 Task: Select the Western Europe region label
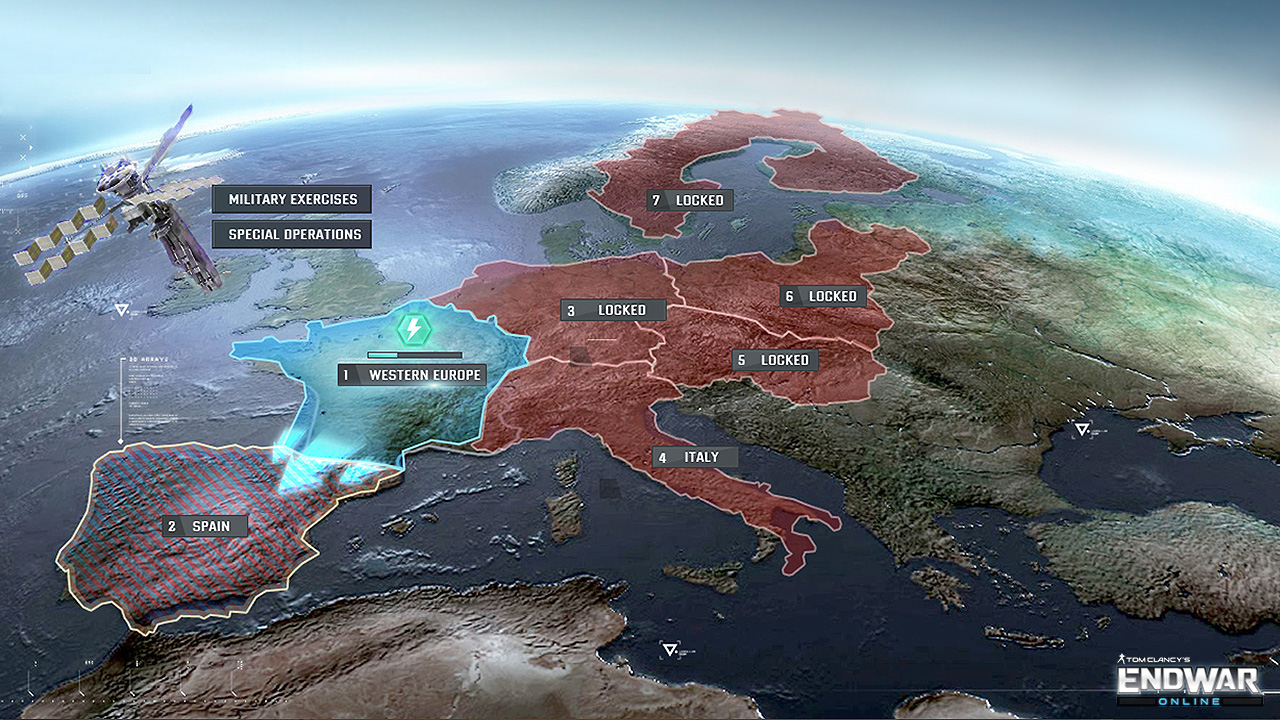tap(411, 375)
